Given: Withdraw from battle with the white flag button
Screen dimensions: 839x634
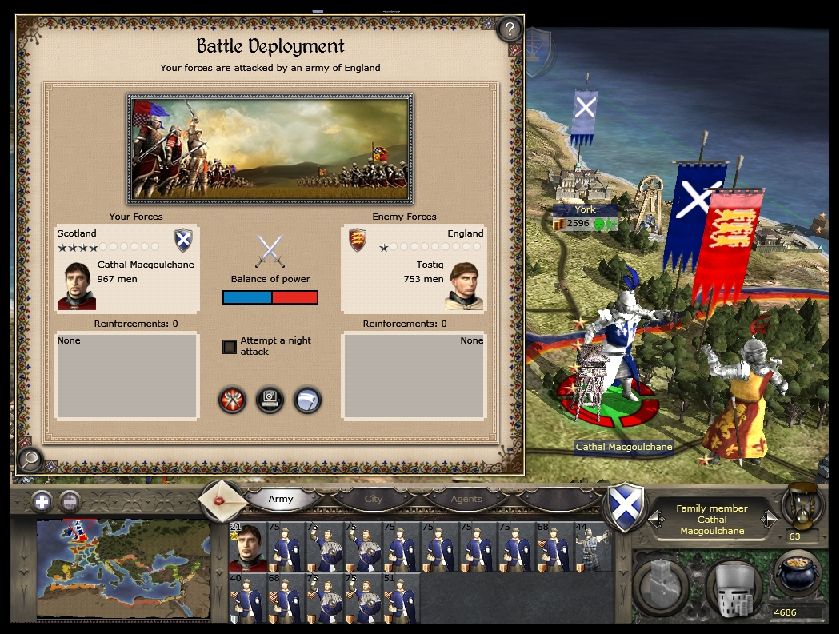Looking at the screenshot, I should tap(308, 400).
